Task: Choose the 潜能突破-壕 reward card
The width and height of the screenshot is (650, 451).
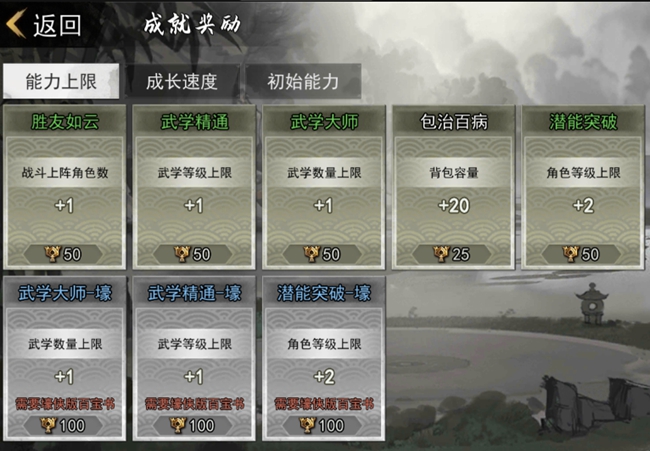Action: pyautogui.click(x=323, y=358)
